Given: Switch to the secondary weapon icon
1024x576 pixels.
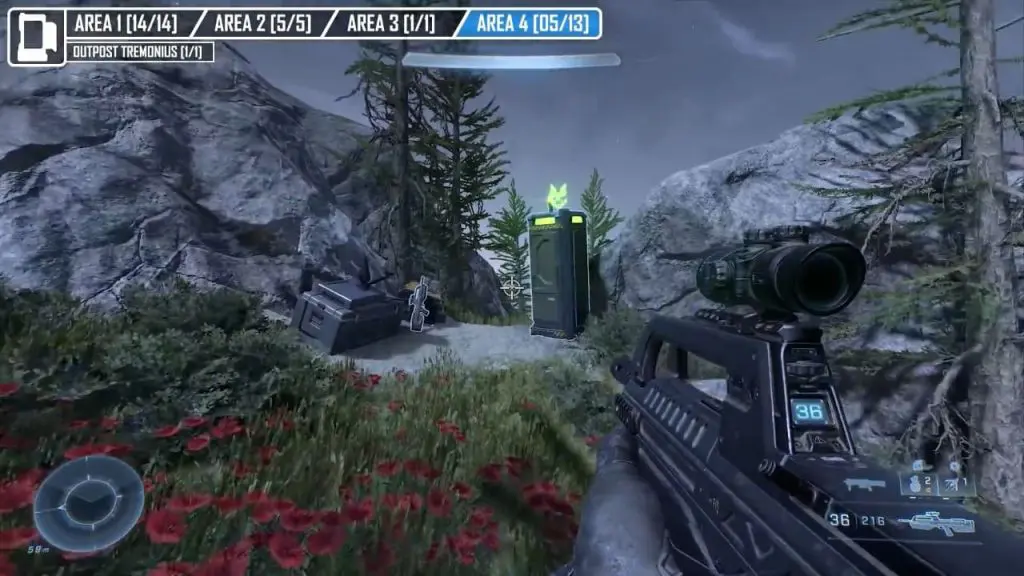Looking at the screenshot, I should tap(865, 486).
